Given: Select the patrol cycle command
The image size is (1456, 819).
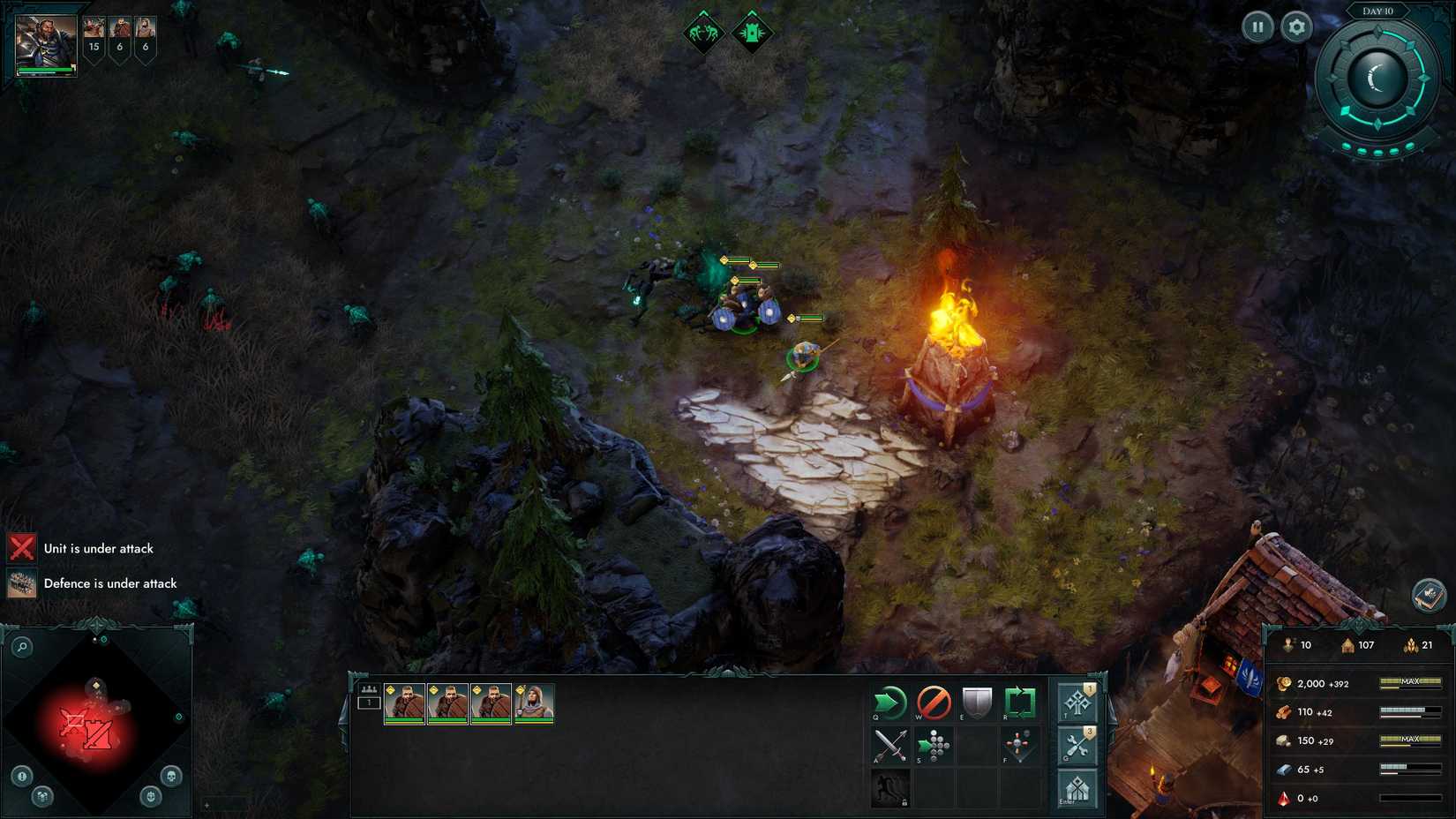Looking at the screenshot, I should 1019,703.
